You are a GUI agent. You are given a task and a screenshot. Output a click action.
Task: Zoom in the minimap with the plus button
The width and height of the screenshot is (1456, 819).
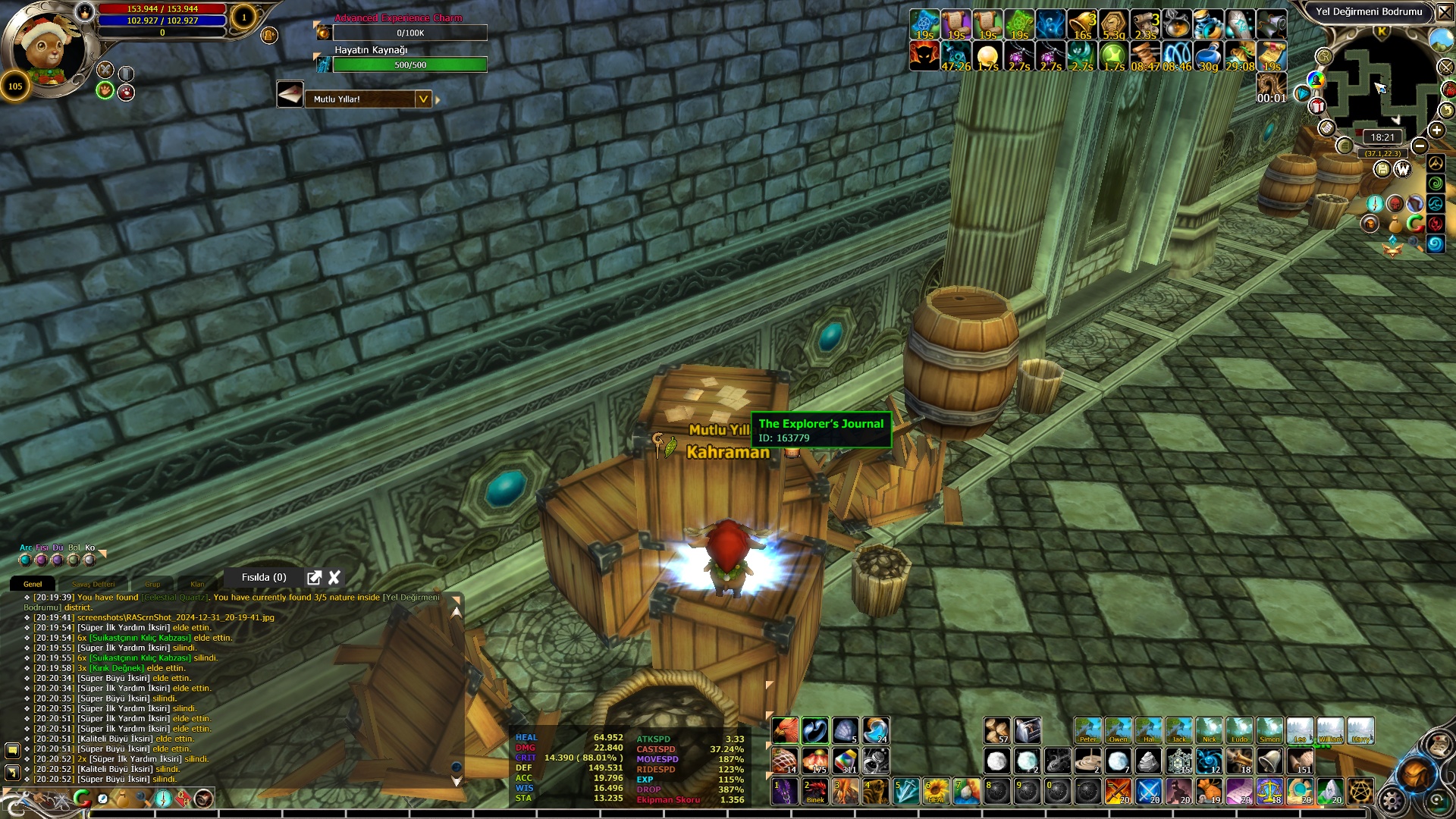tap(1436, 130)
